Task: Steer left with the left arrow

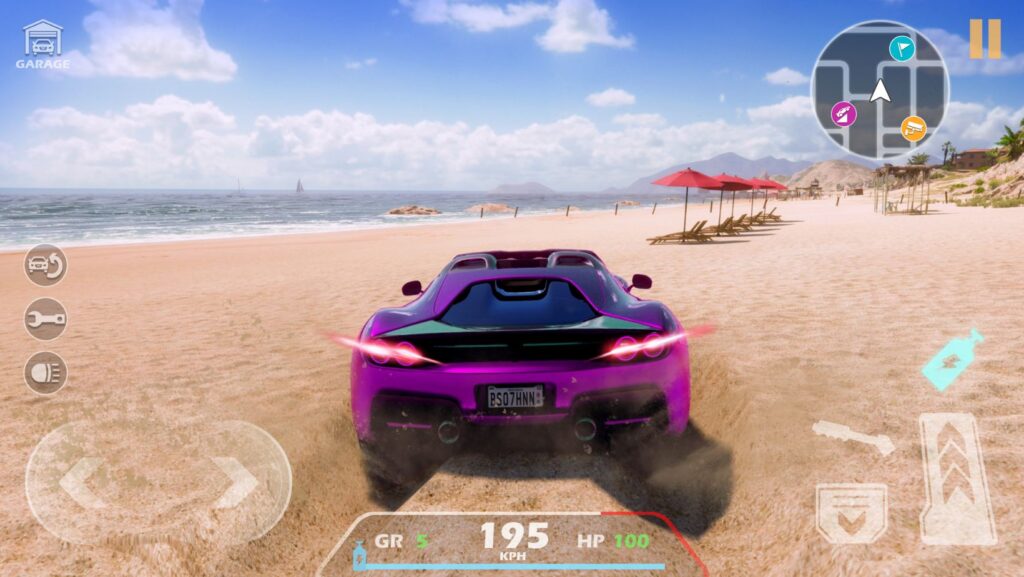Action: 84,482
